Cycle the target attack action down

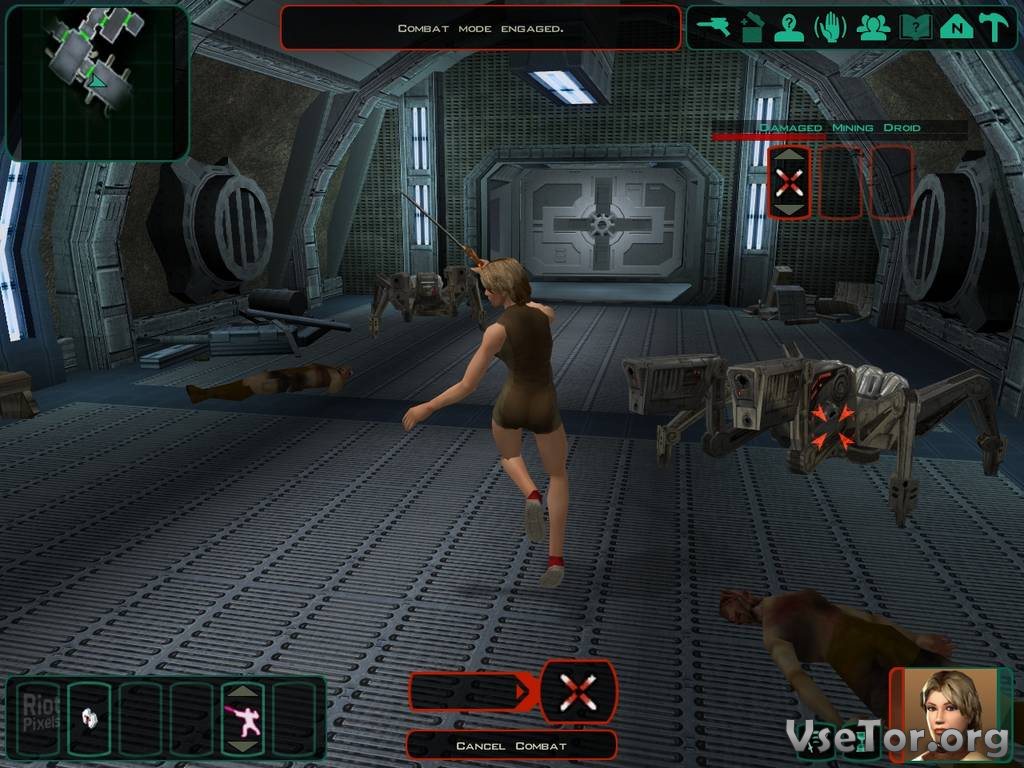click(790, 209)
